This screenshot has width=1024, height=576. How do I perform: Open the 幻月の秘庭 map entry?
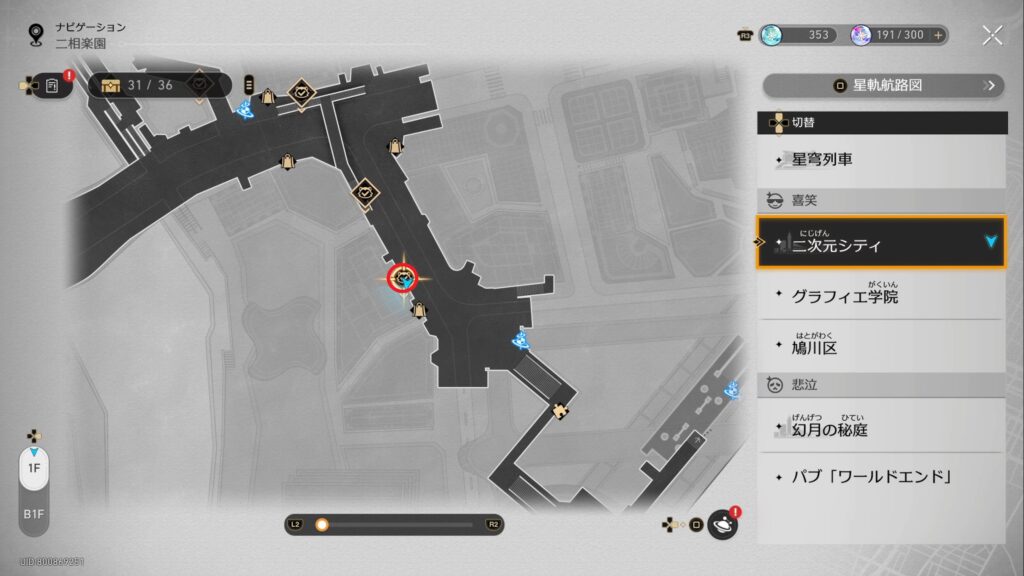click(881, 429)
